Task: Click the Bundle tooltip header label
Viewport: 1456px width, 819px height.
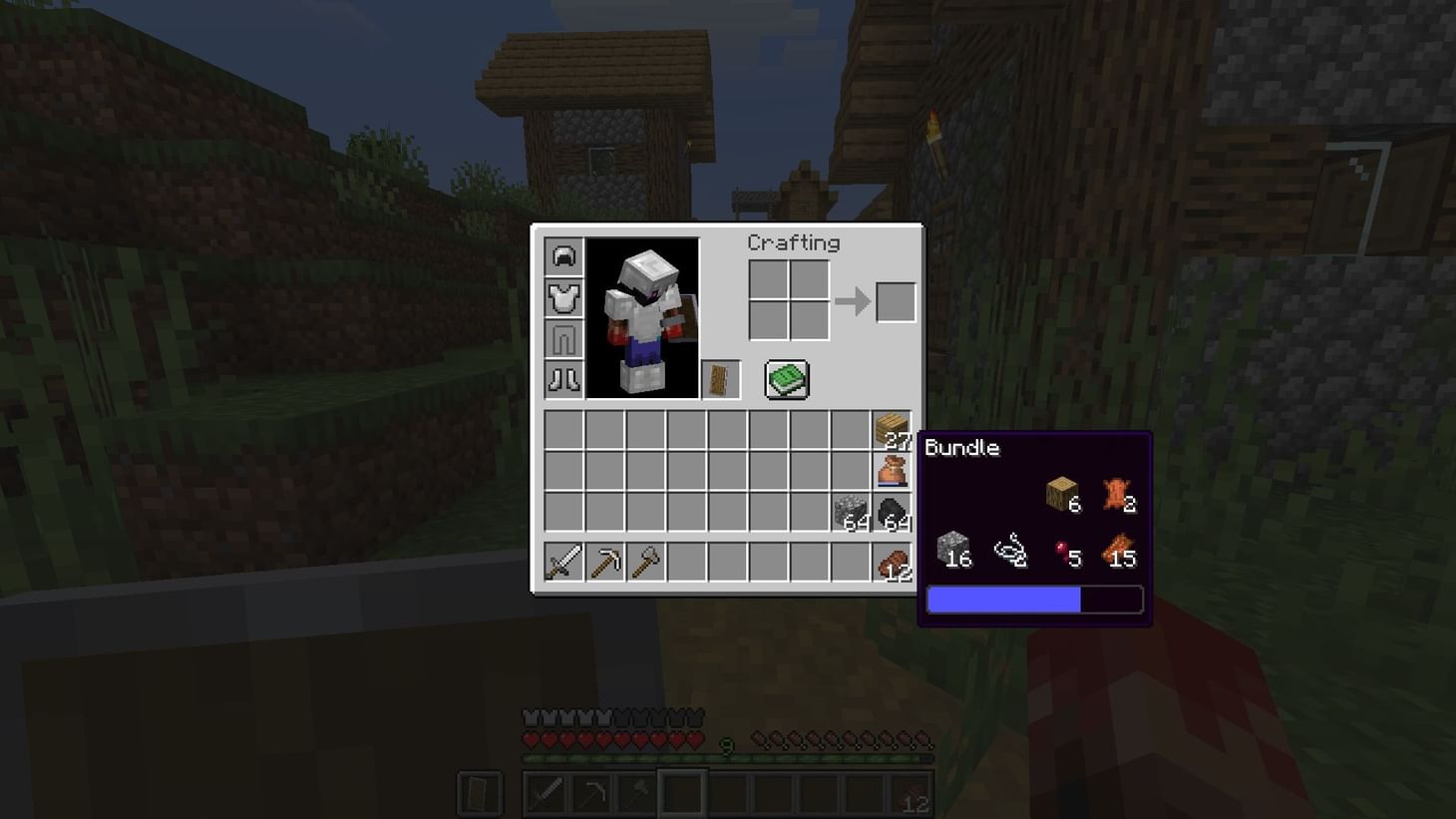Action: [x=962, y=448]
